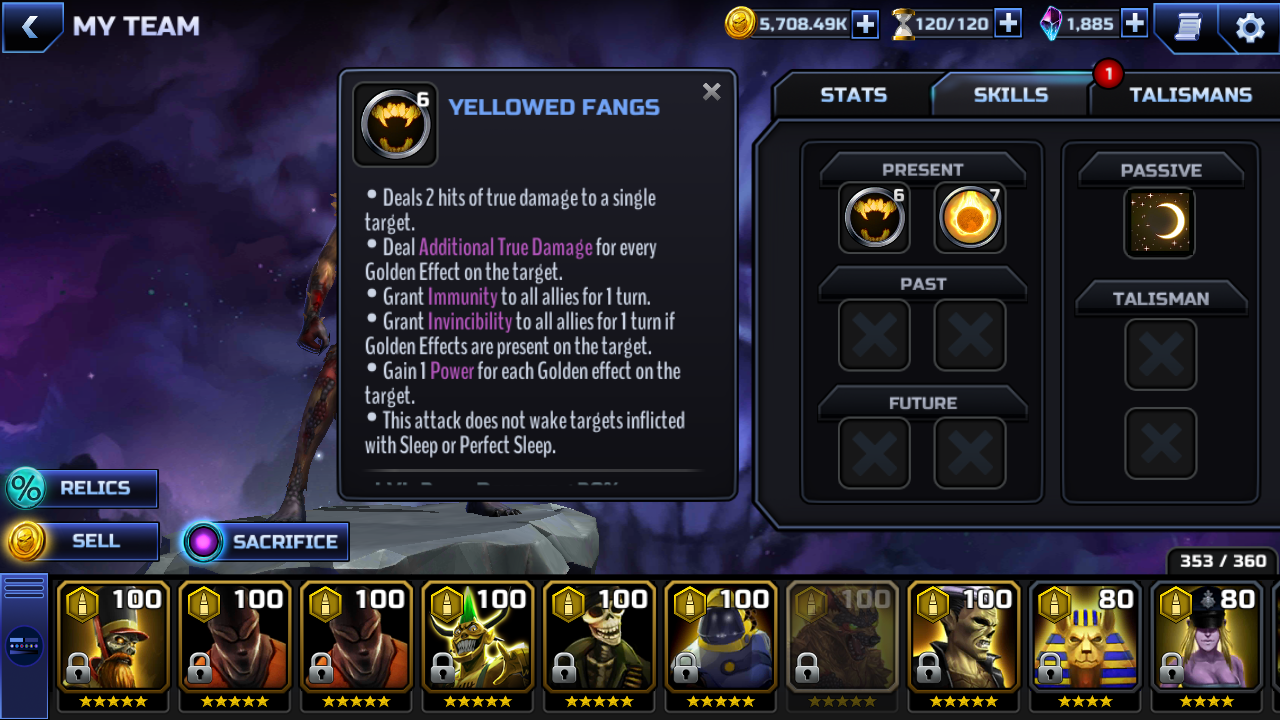1280x720 pixels.
Task: Open the Talismans tab
Action: click(x=1190, y=95)
